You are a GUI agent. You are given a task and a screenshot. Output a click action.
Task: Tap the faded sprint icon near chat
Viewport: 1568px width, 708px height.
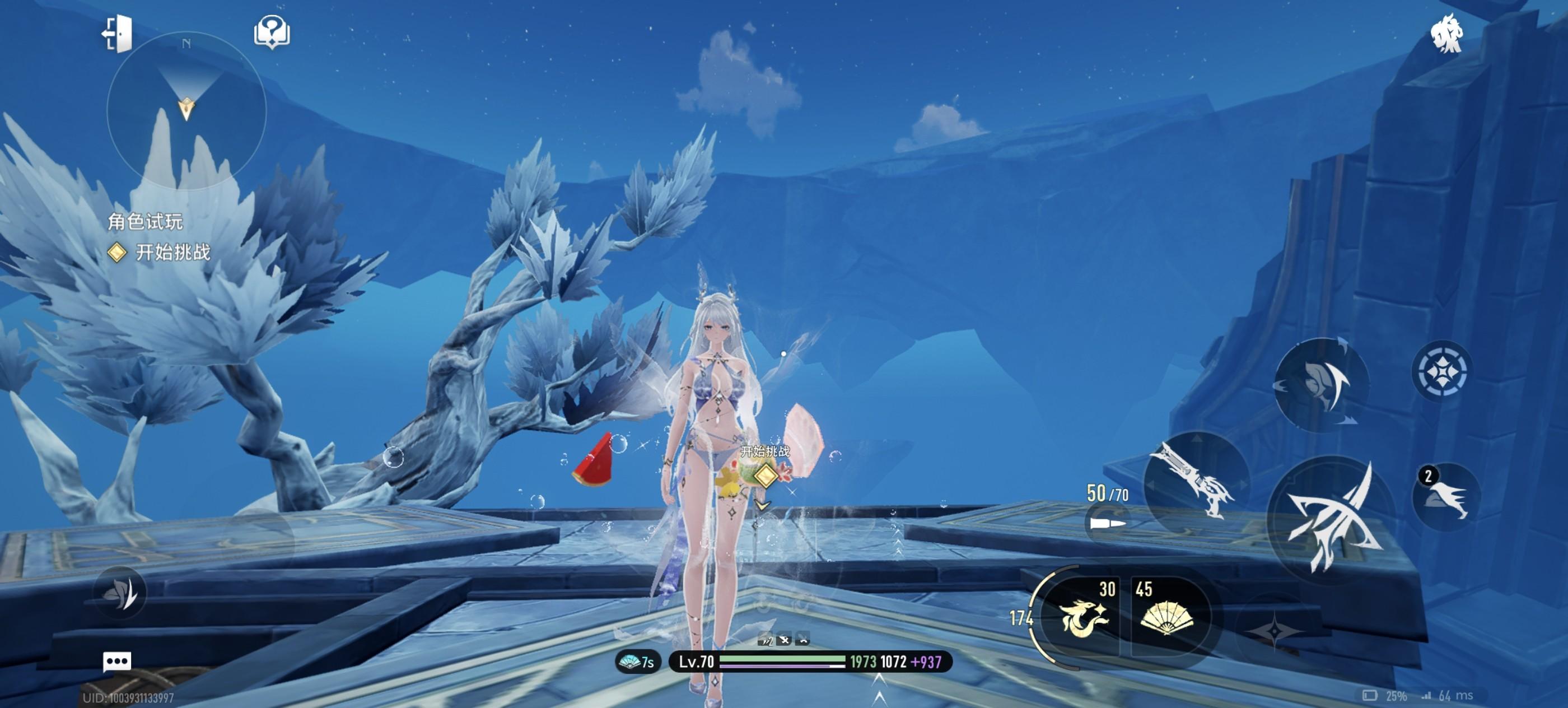point(120,592)
